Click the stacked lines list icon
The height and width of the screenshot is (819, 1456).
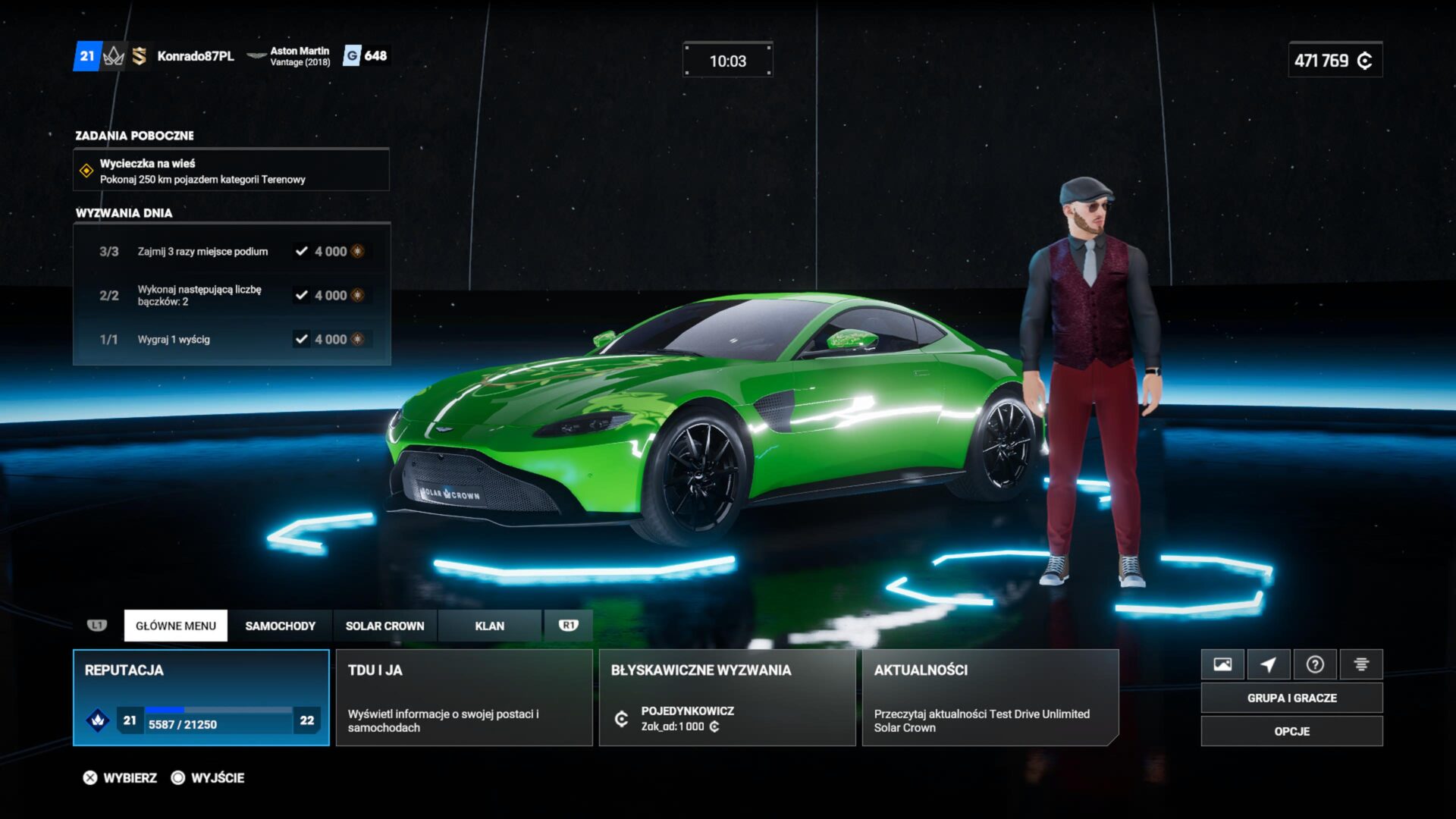(1361, 664)
